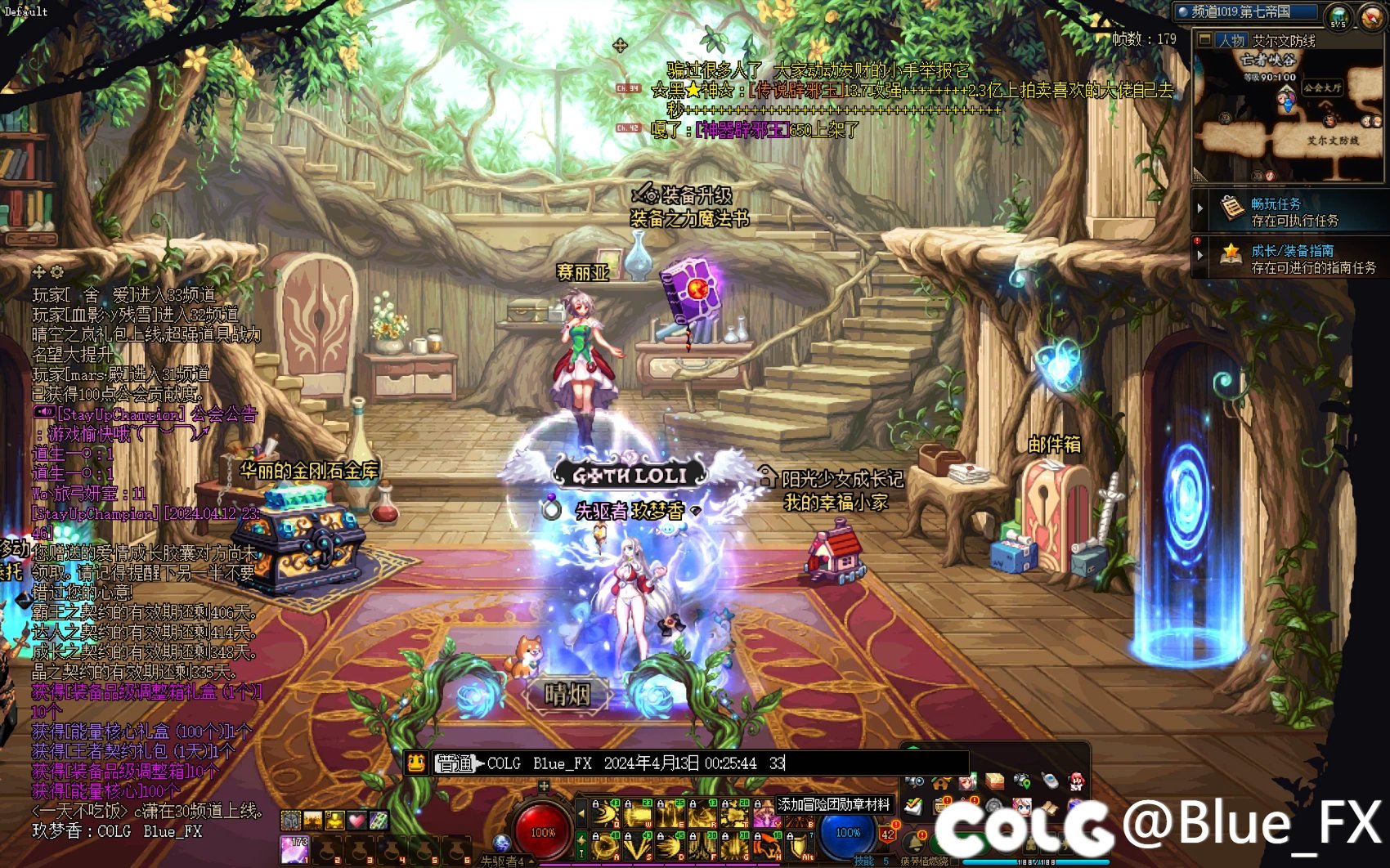This screenshot has width=1390, height=868.
Task: Open the yellow emoji face picker
Action: (417, 763)
